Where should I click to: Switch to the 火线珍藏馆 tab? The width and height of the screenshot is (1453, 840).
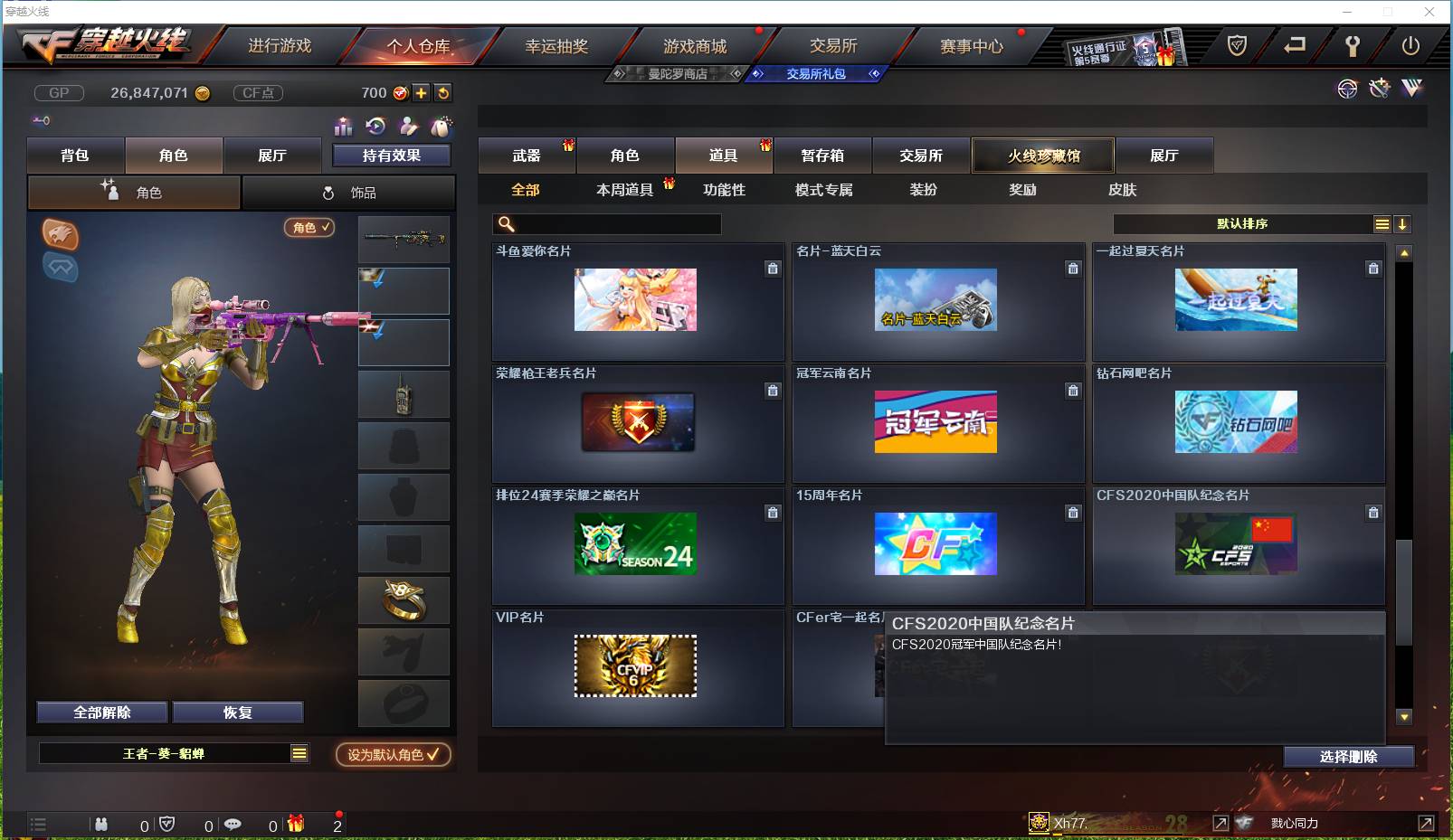pos(1042,156)
